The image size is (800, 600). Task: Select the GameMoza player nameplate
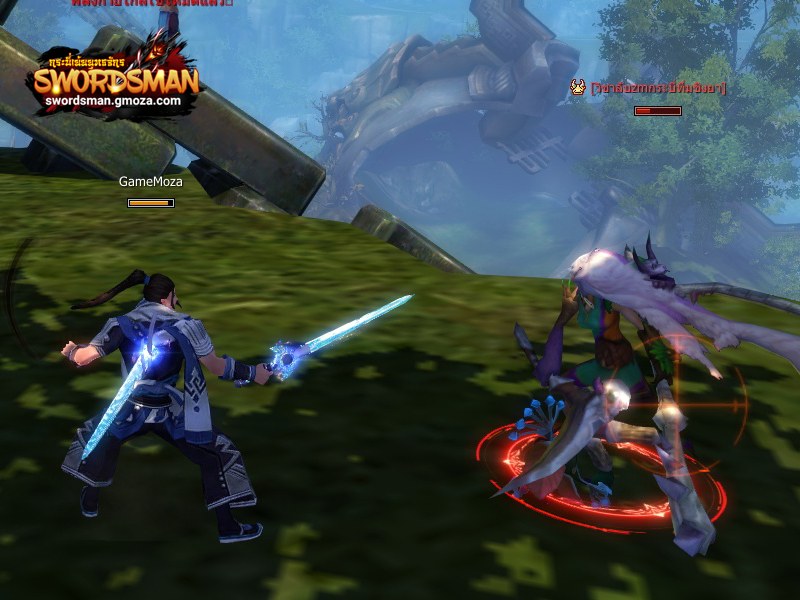[150, 182]
